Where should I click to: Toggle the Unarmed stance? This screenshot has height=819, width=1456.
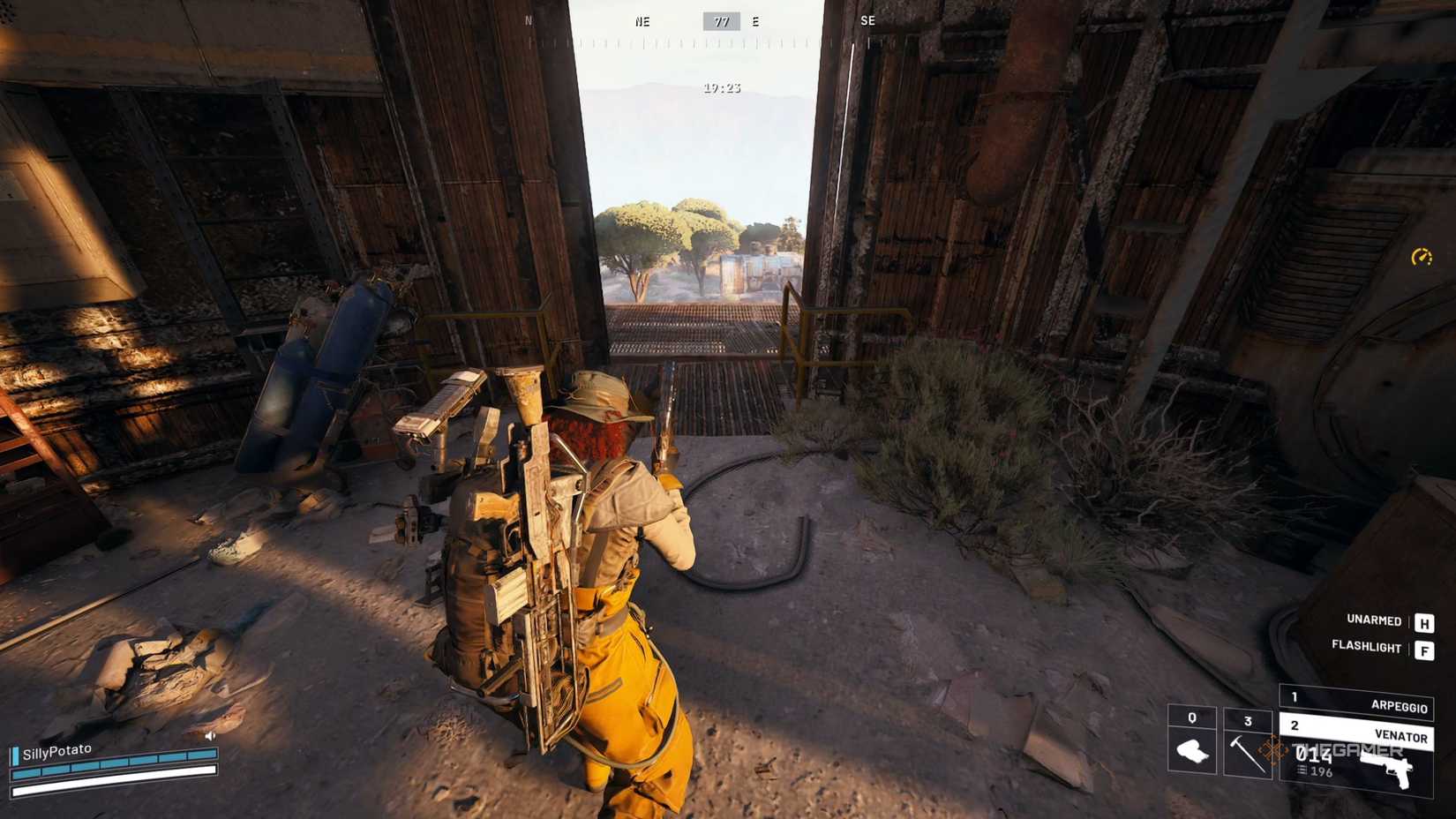pos(1375,621)
